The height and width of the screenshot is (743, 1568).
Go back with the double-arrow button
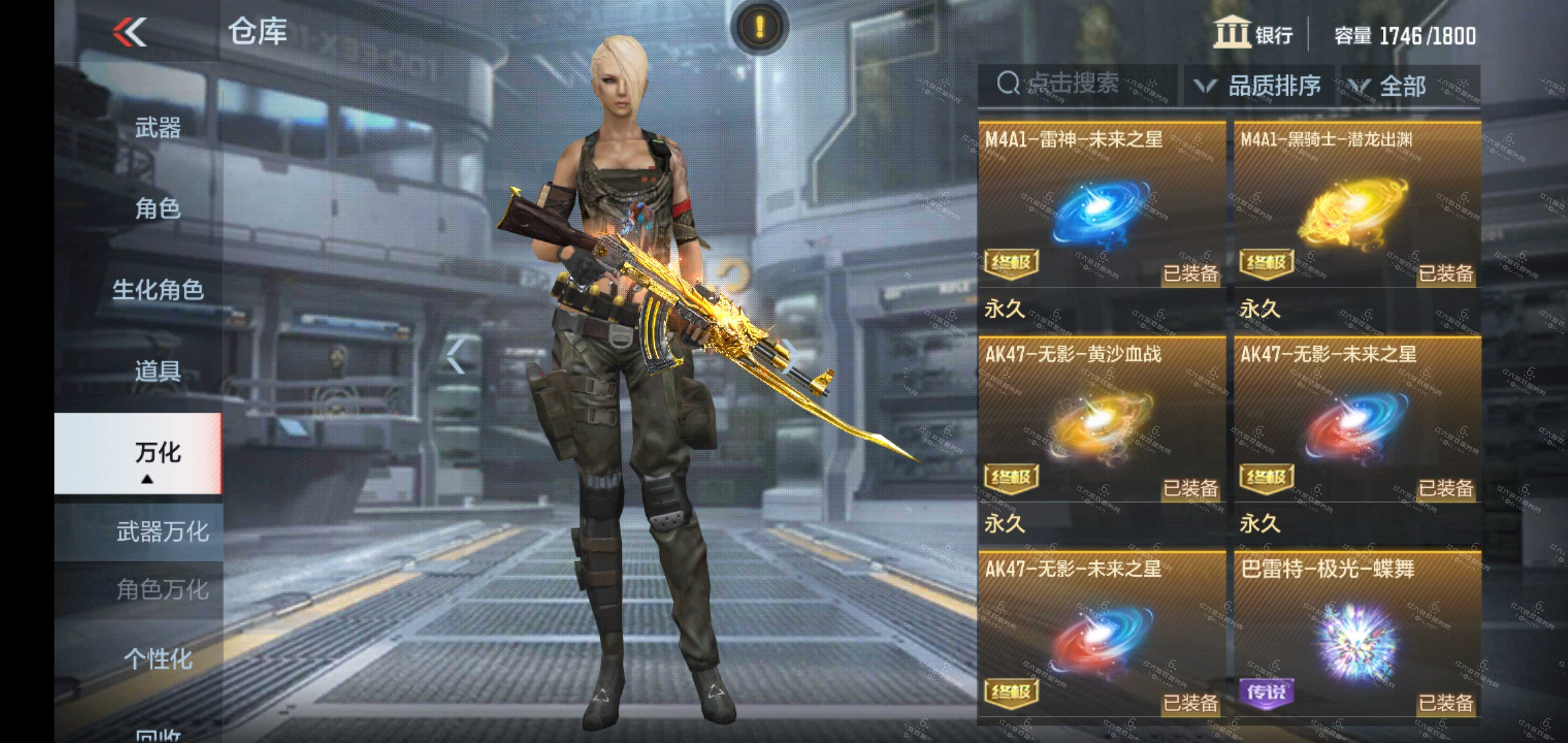pyautogui.click(x=130, y=32)
